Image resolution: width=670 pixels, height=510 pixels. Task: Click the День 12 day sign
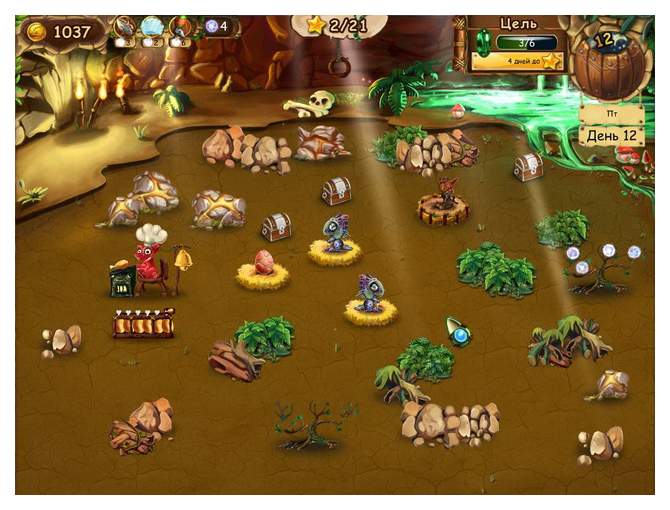(611, 135)
